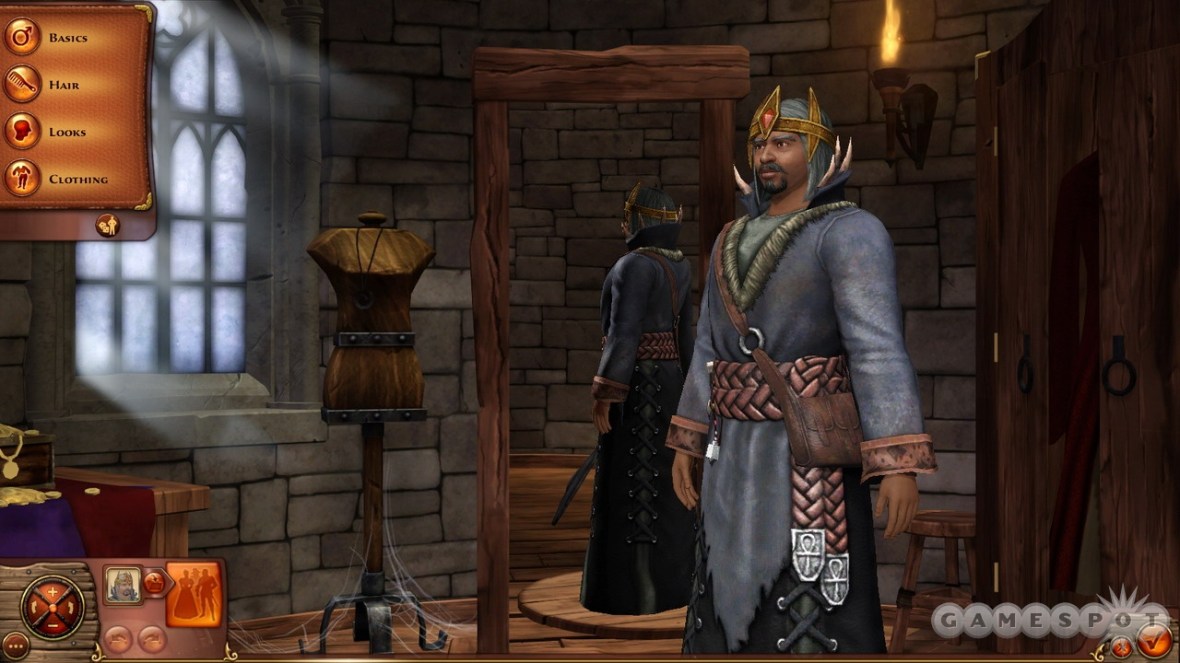The height and width of the screenshot is (663, 1180).
Task: Cancel with the red X button
Action: pos(1122,647)
